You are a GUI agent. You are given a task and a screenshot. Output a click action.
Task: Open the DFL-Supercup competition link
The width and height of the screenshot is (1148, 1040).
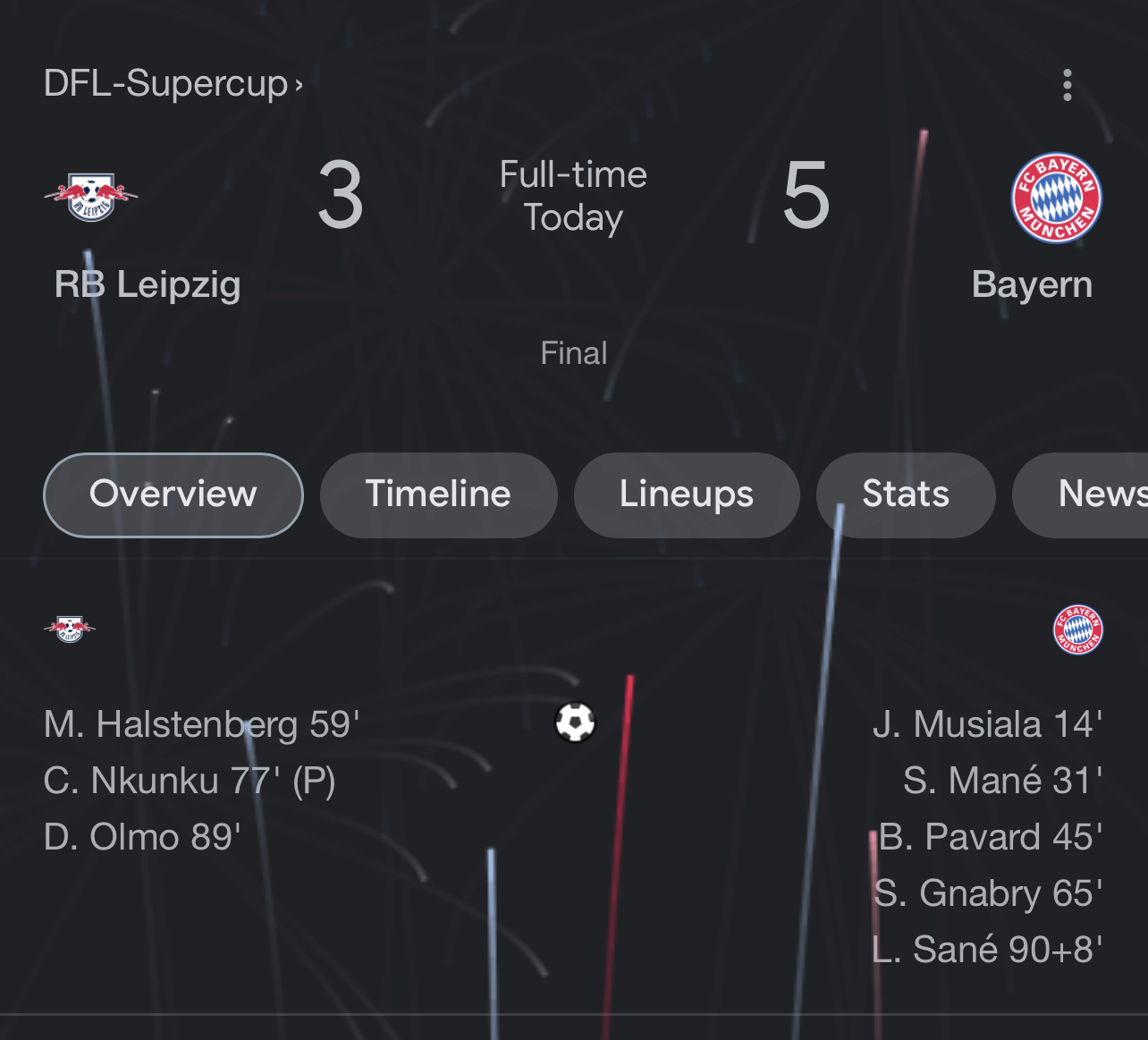tap(173, 84)
